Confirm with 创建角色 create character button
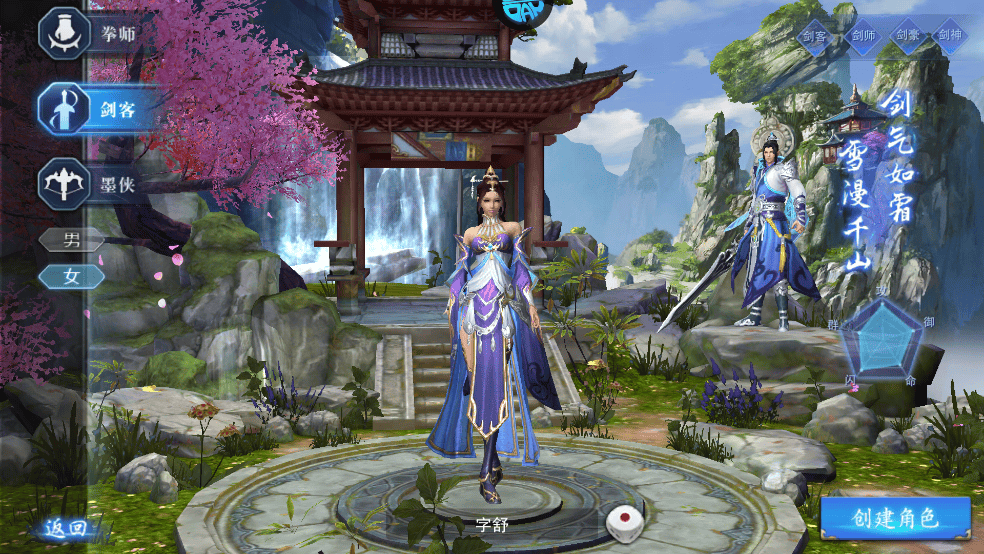This screenshot has width=984, height=554. (895, 518)
